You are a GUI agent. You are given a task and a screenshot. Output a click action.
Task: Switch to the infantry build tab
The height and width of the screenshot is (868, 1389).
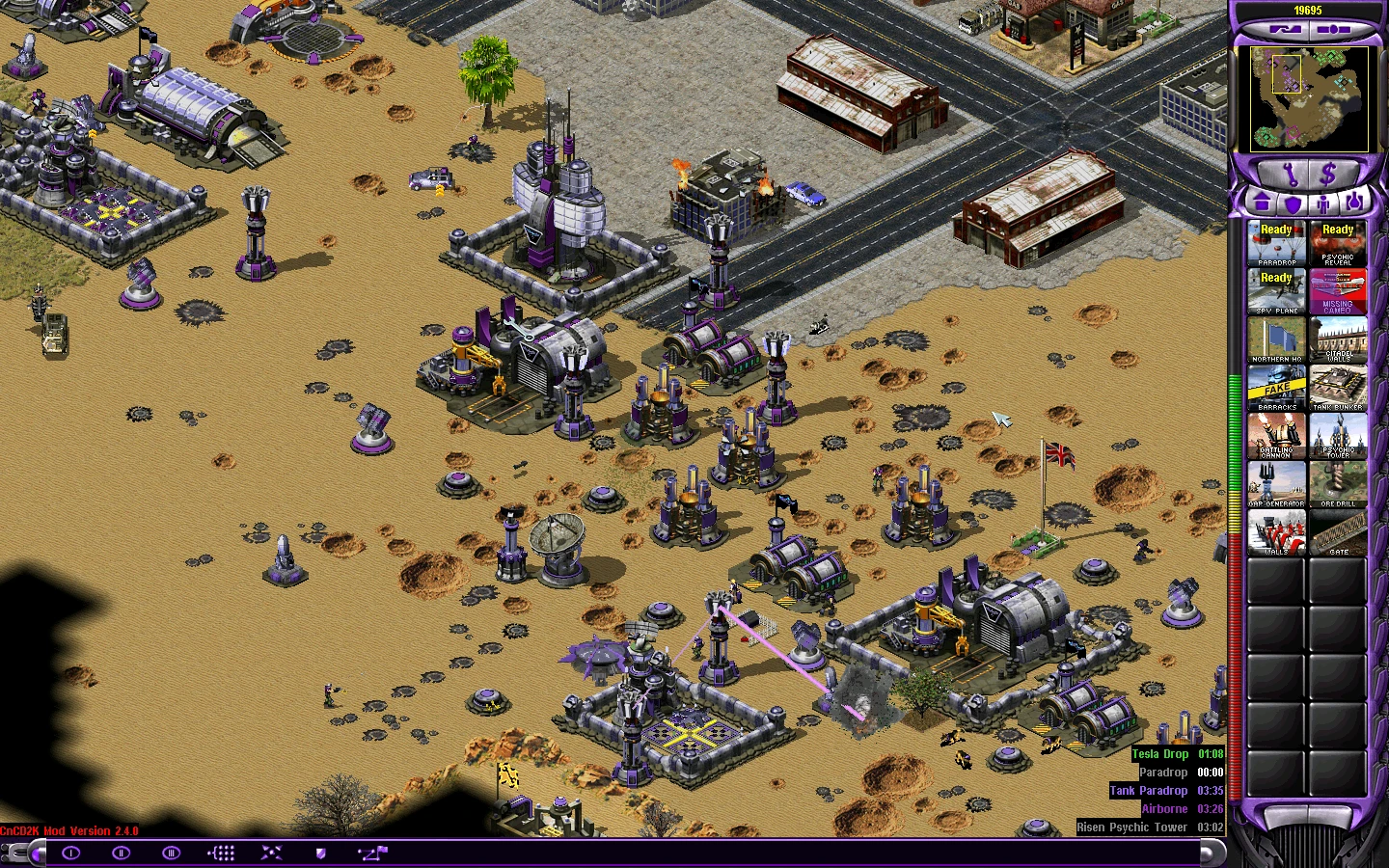point(1323,203)
